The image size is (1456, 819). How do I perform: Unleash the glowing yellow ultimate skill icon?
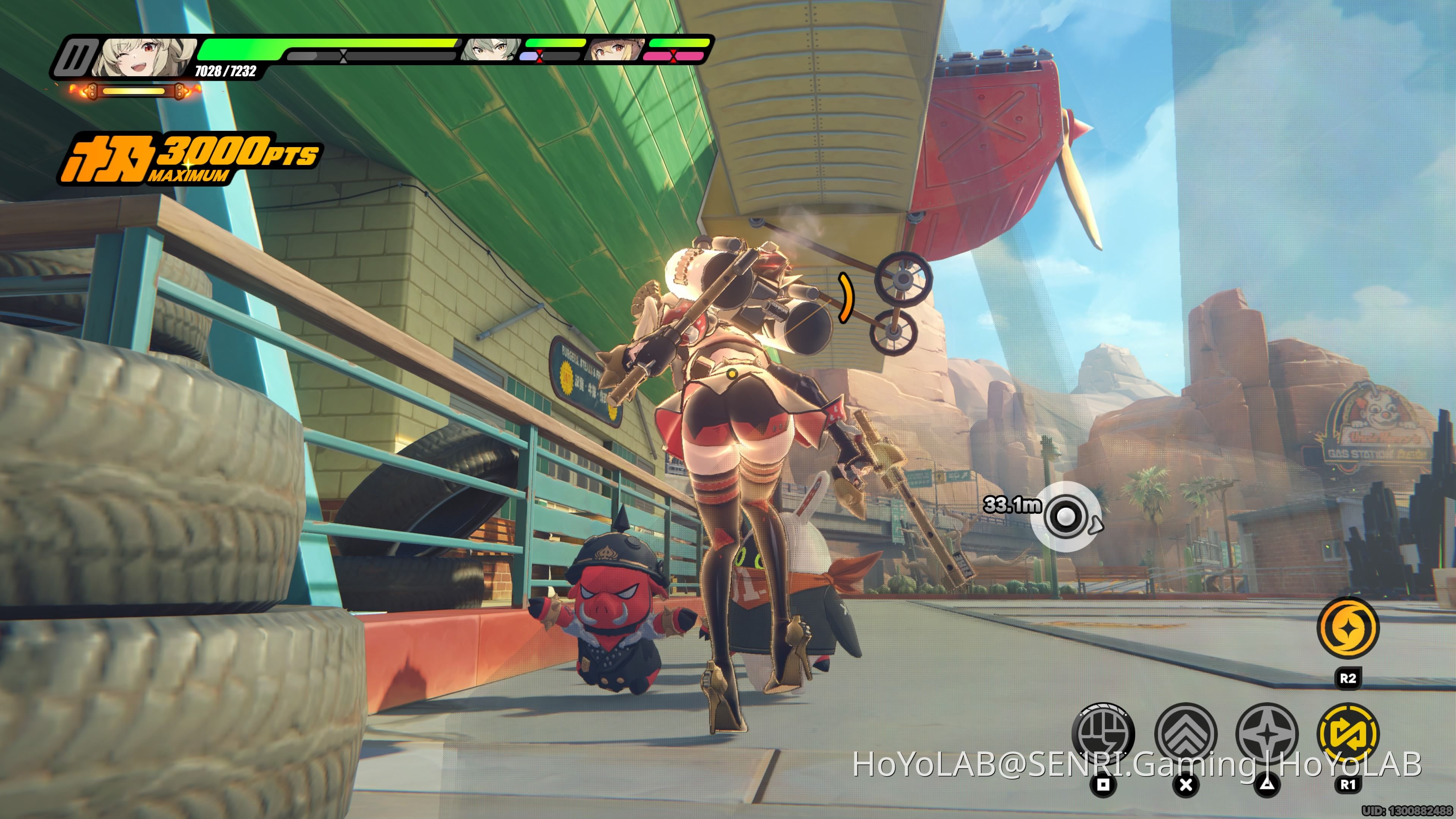(1348, 627)
